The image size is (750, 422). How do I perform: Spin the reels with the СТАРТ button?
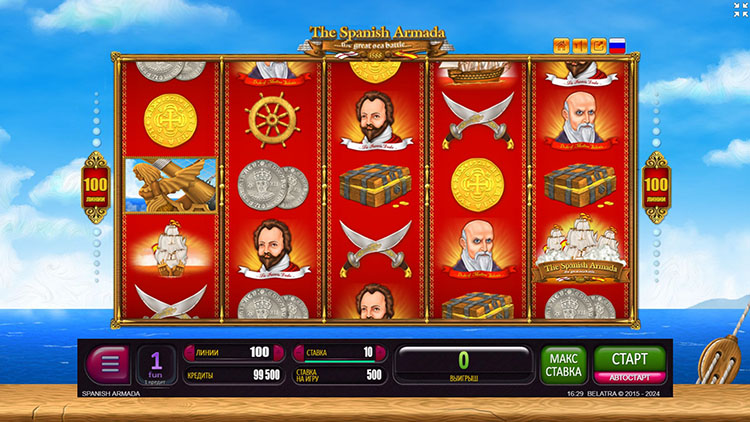(629, 359)
